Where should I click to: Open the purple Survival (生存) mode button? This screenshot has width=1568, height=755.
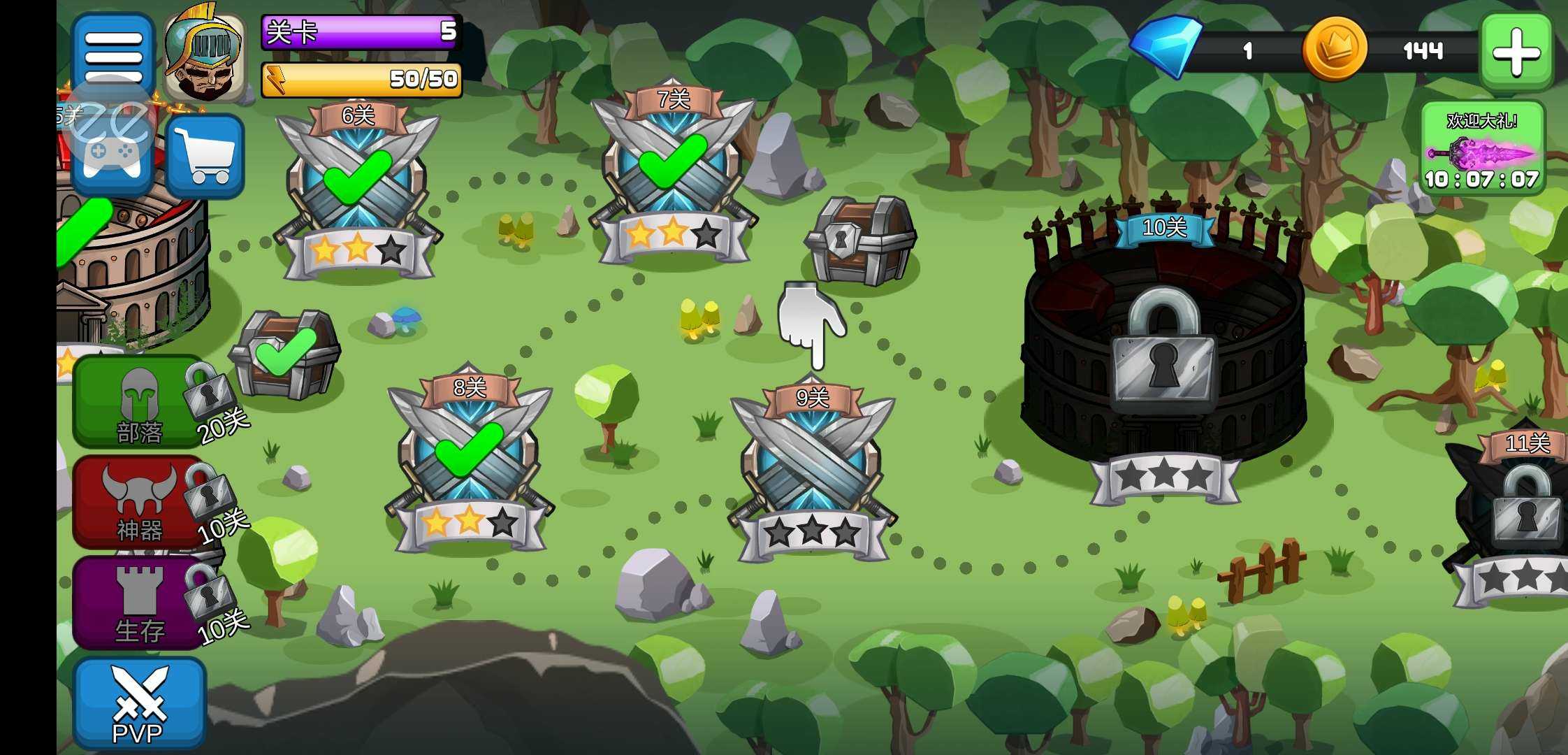coord(138,603)
